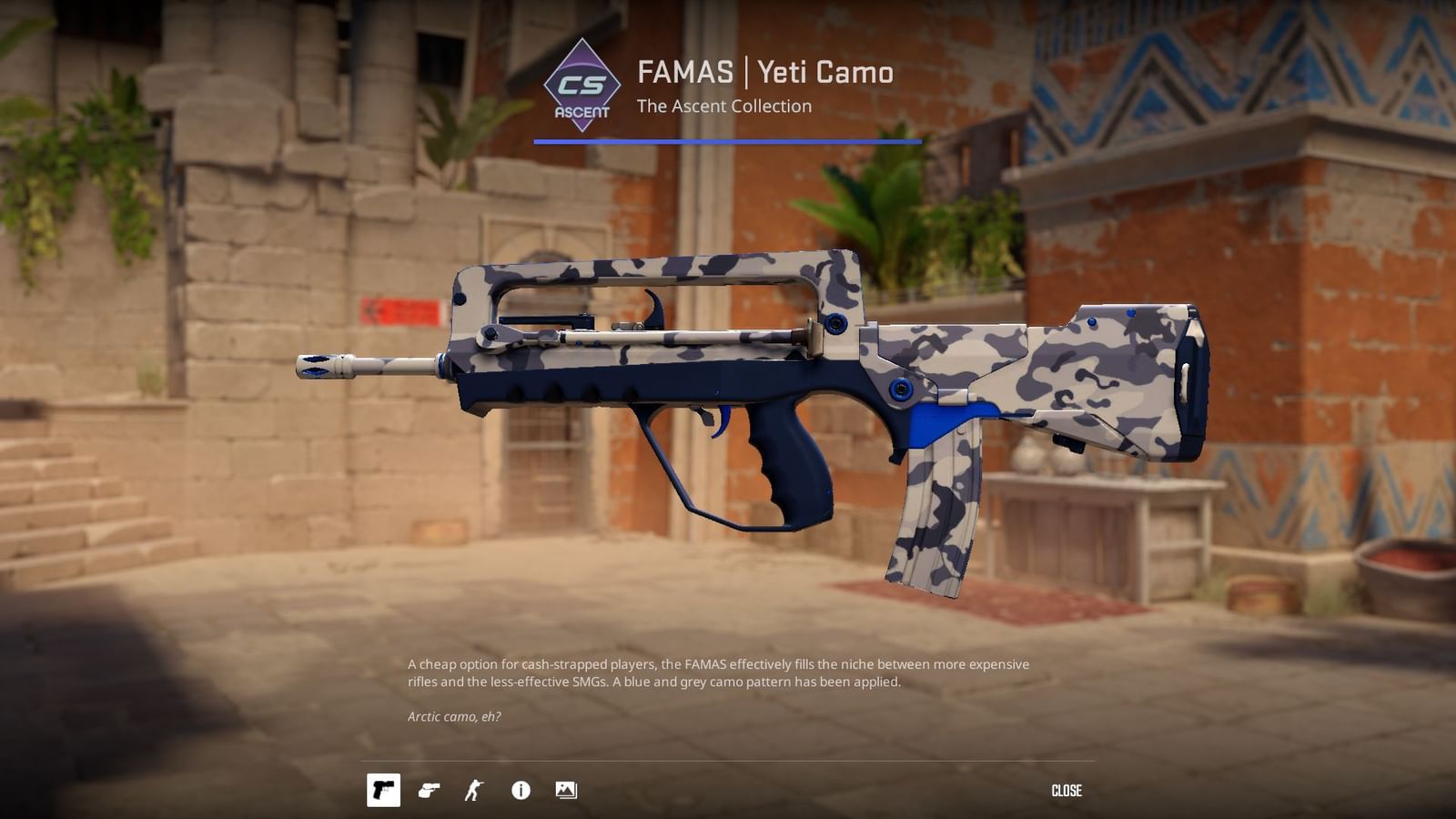Open the background image gallery icon
Screen dimensions: 1456x819
pos(566,791)
